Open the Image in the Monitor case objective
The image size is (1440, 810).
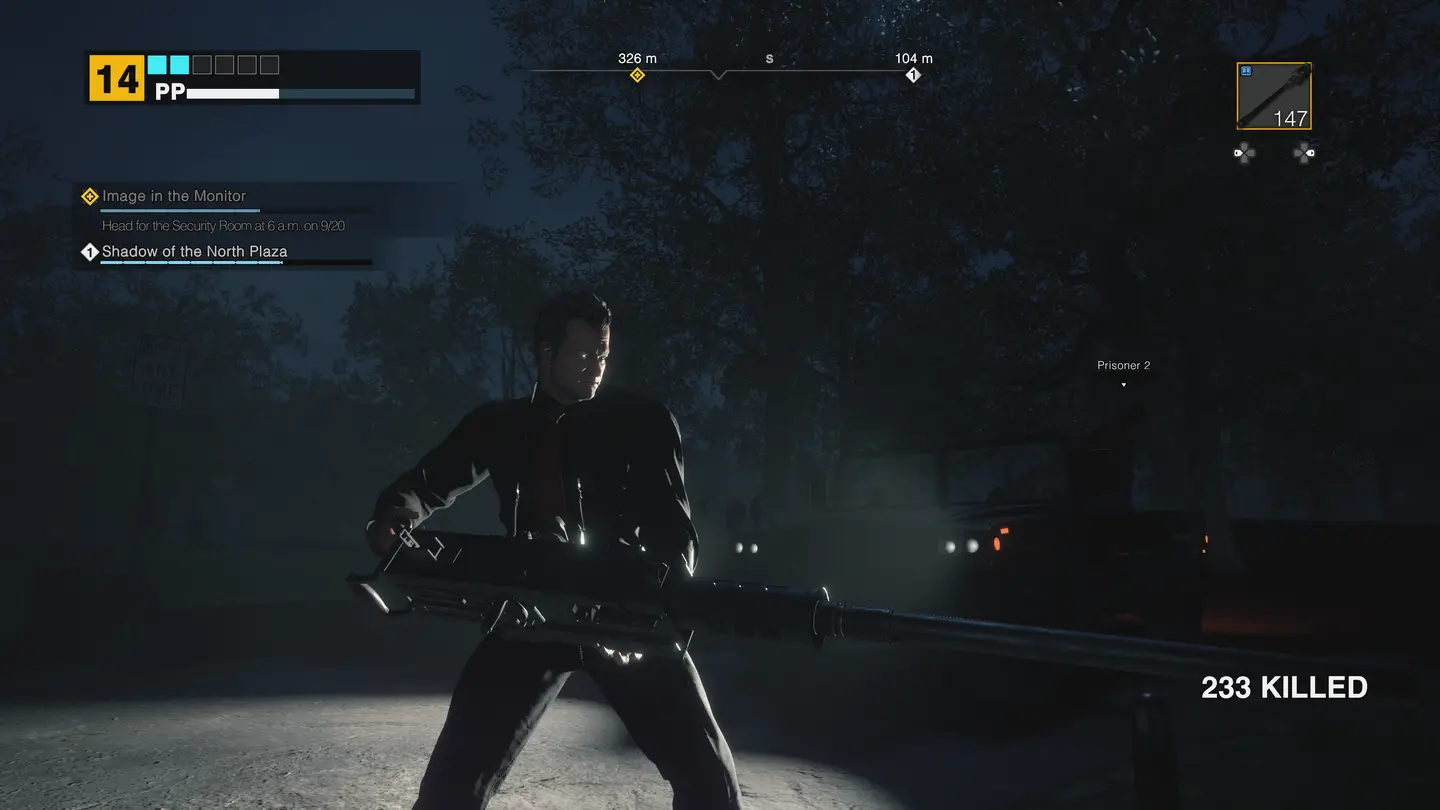click(173, 196)
